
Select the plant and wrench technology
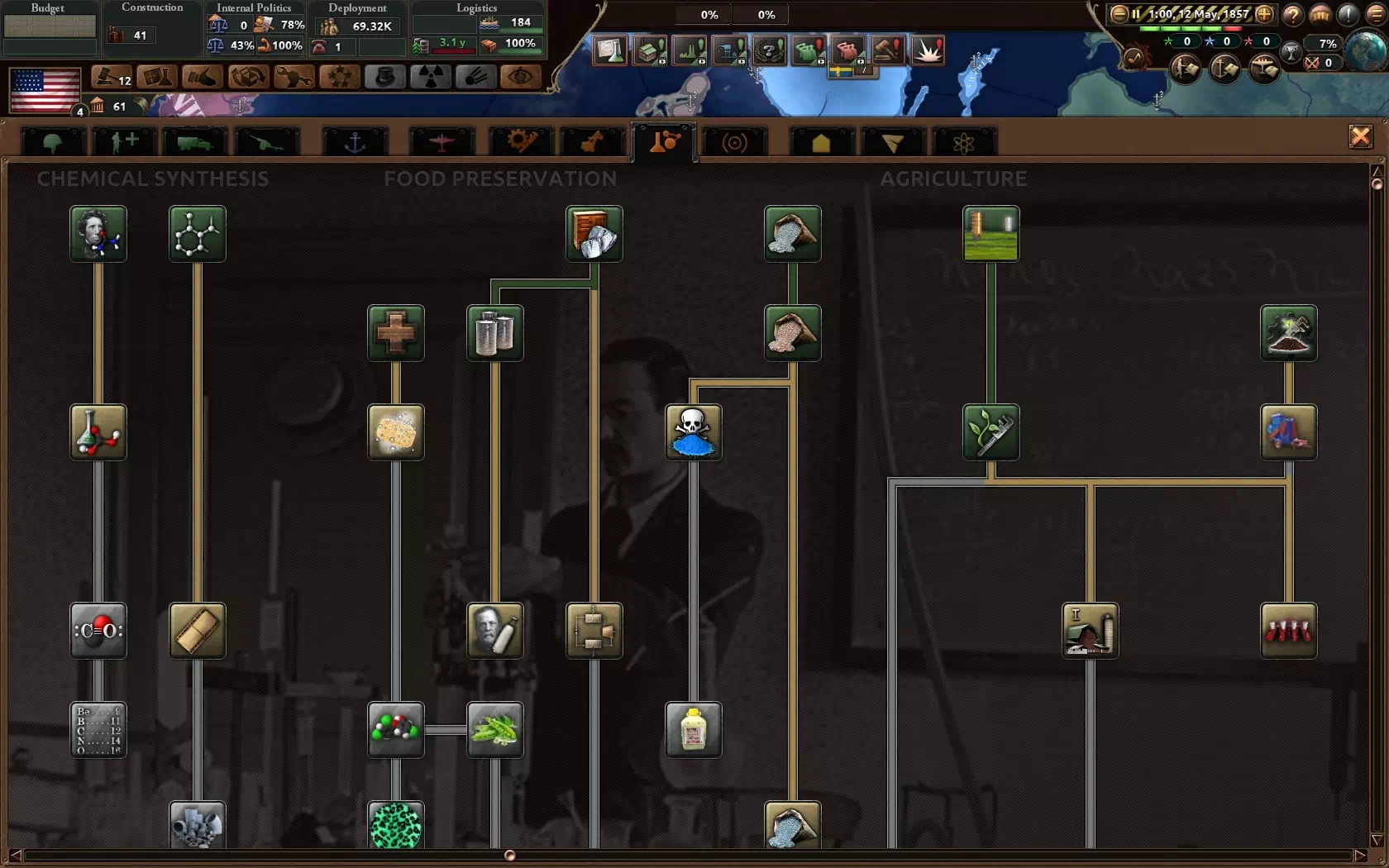tap(990, 432)
